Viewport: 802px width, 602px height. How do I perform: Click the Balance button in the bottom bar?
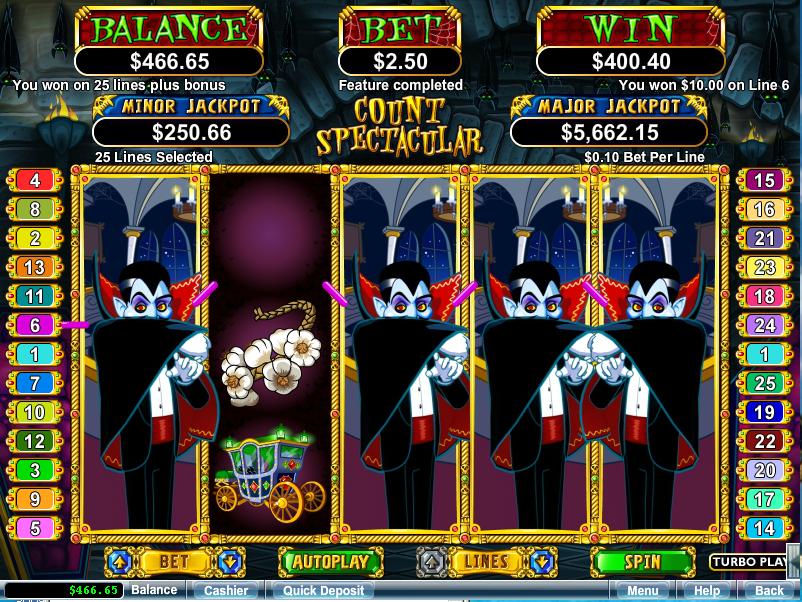pos(156,591)
